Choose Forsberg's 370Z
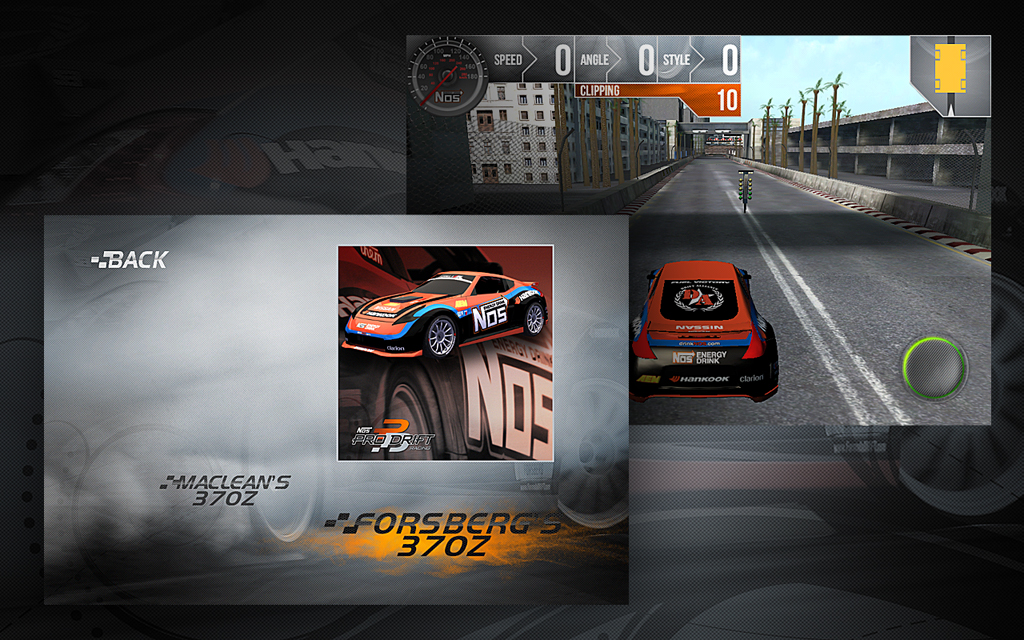This screenshot has height=640, width=1024. pyautogui.click(x=442, y=535)
